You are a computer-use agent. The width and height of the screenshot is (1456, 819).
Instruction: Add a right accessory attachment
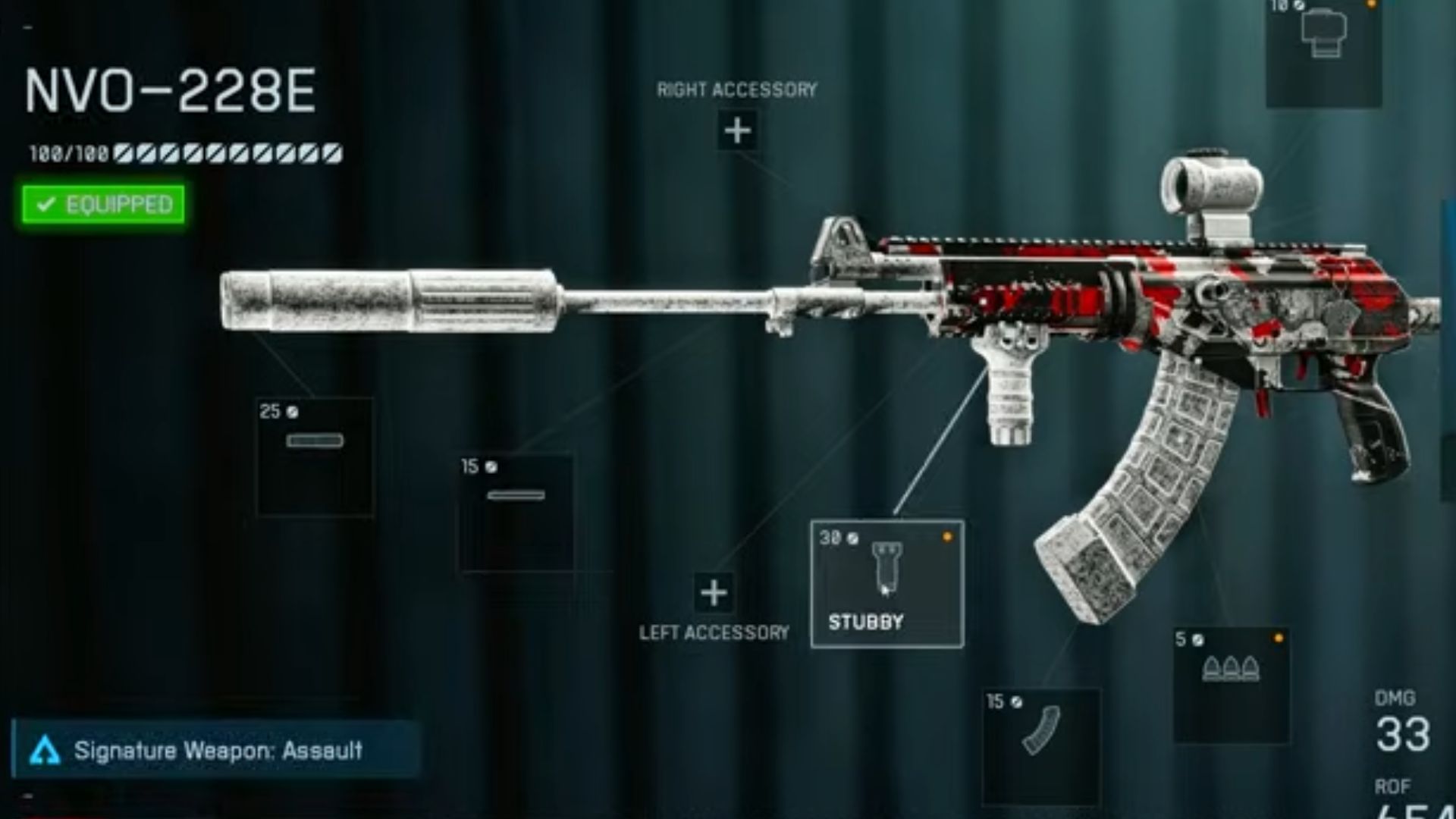737,130
